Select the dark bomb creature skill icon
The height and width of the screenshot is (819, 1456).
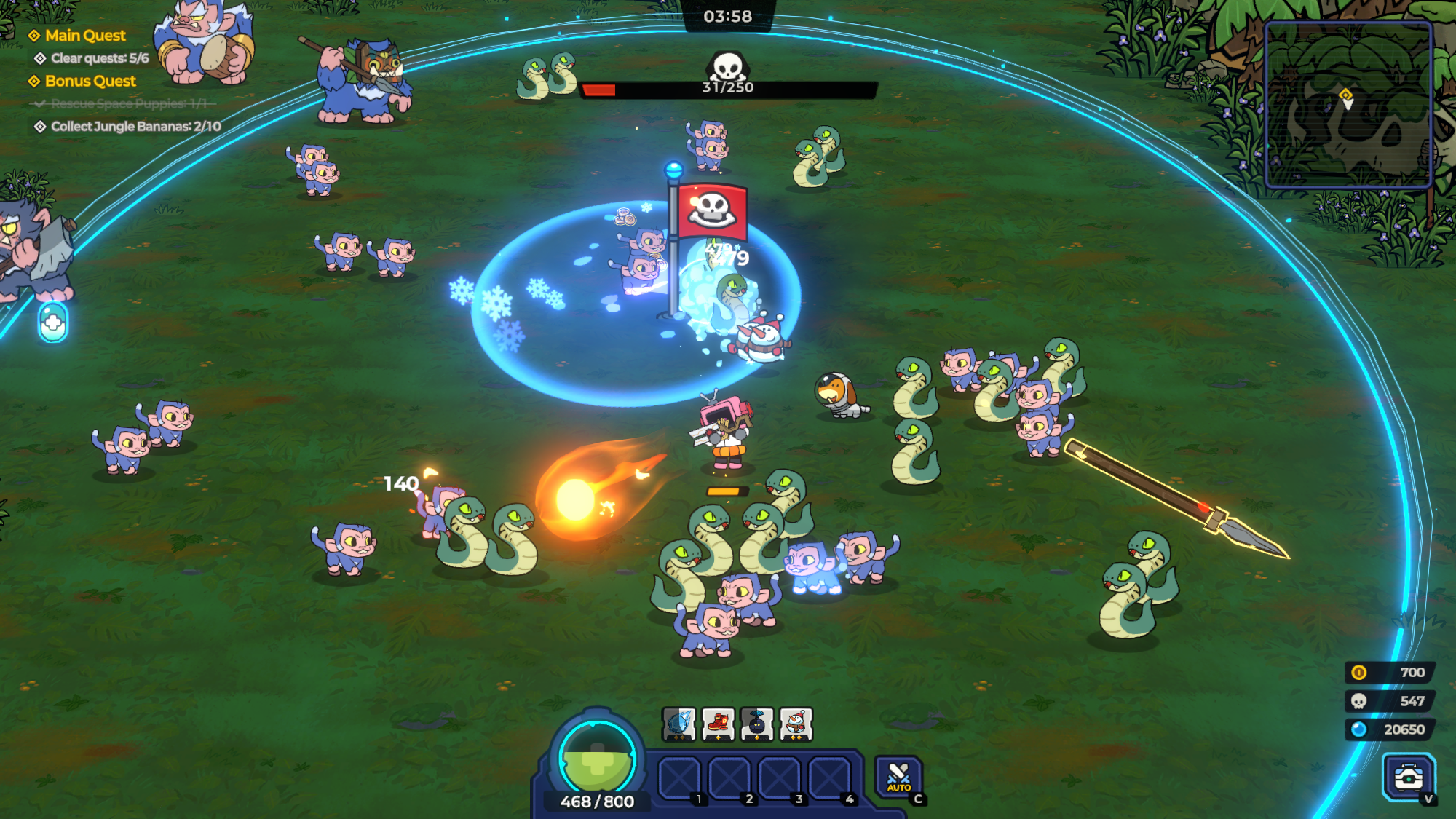tap(756, 724)
